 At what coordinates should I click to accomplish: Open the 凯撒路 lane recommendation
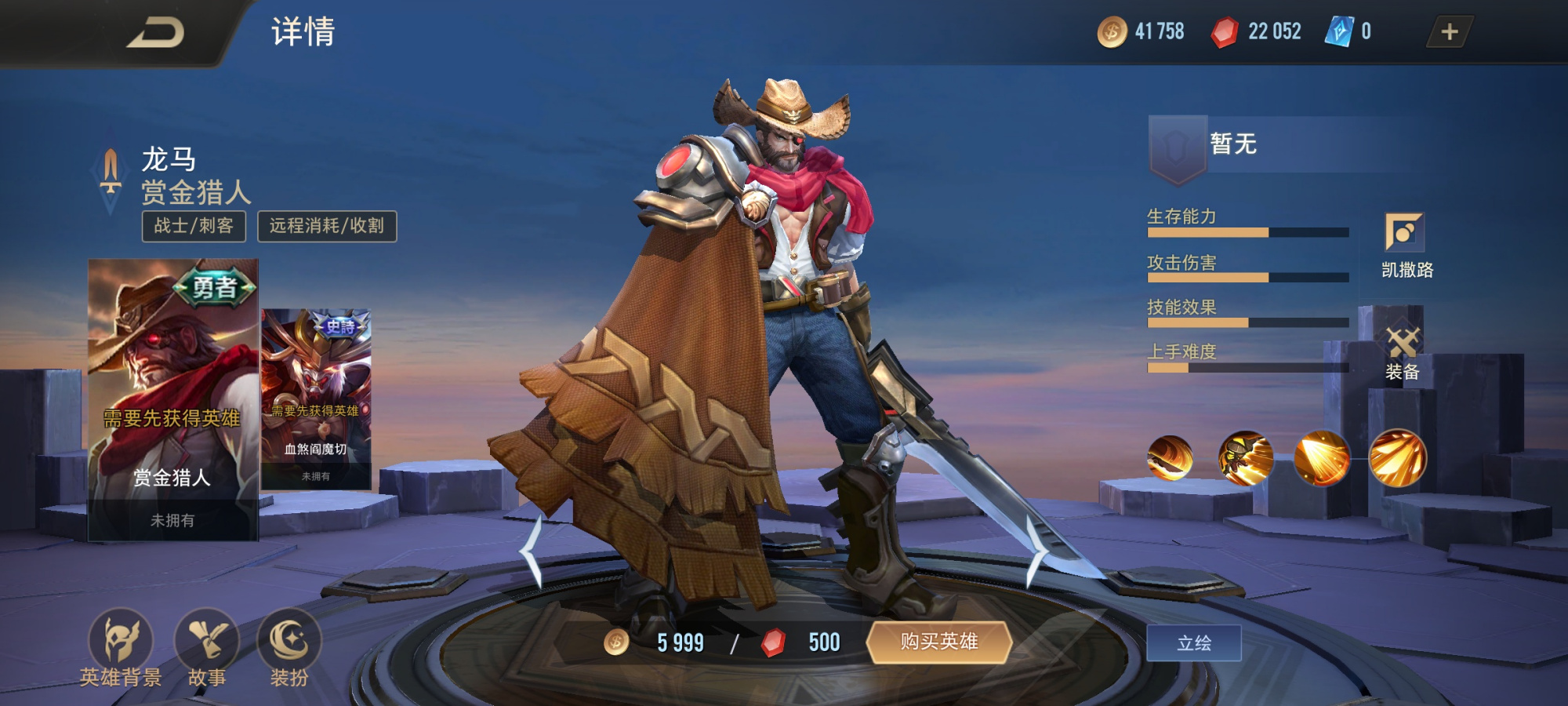click(1405, 246)
